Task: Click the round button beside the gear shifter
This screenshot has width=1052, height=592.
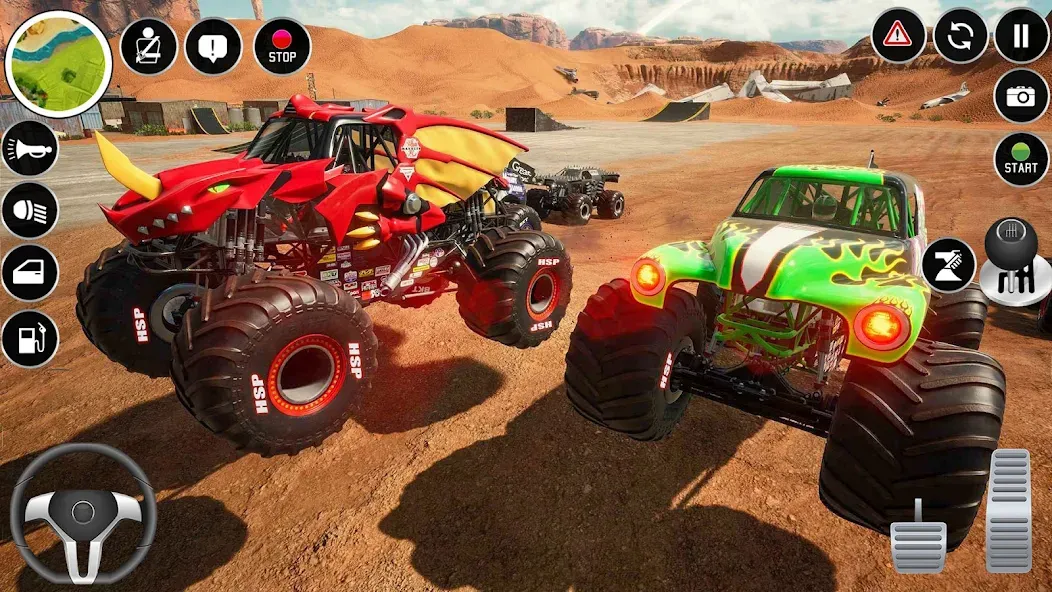Action: click(948, 265)
